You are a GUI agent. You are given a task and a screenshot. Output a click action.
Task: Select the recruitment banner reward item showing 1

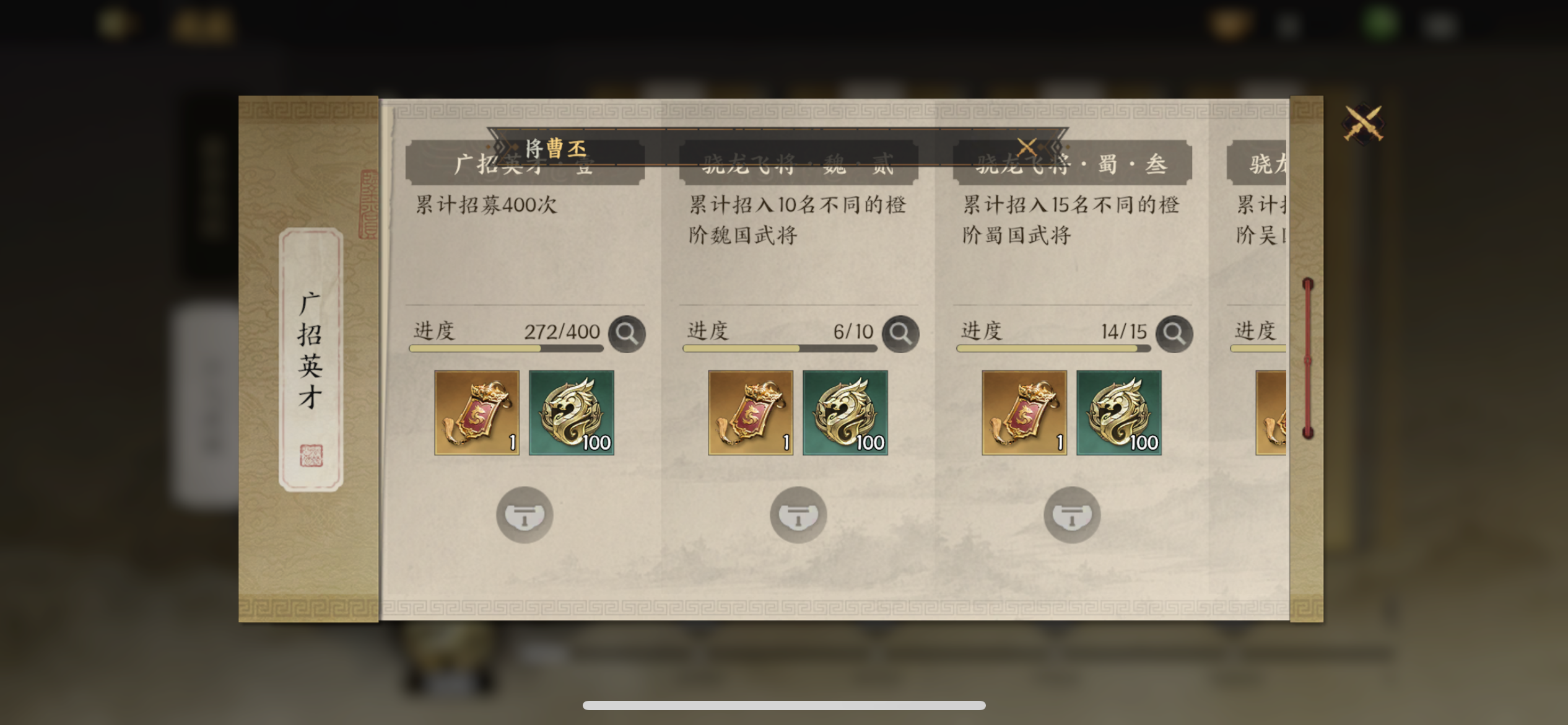tap(476, 413)
